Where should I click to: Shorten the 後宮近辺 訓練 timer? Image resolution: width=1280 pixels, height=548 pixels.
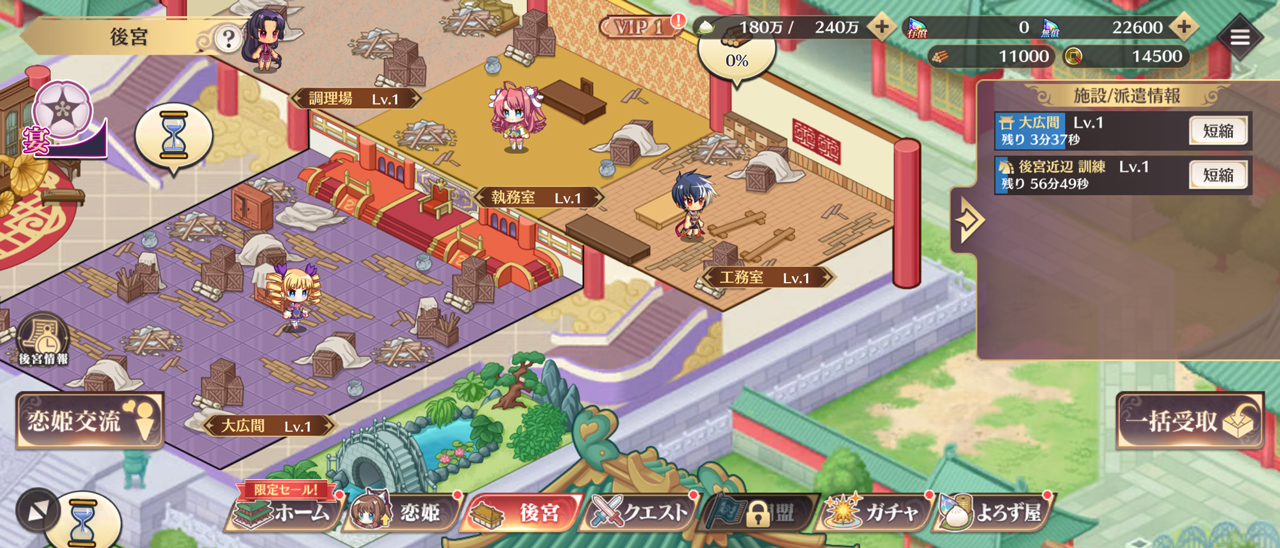[1218, 175]
